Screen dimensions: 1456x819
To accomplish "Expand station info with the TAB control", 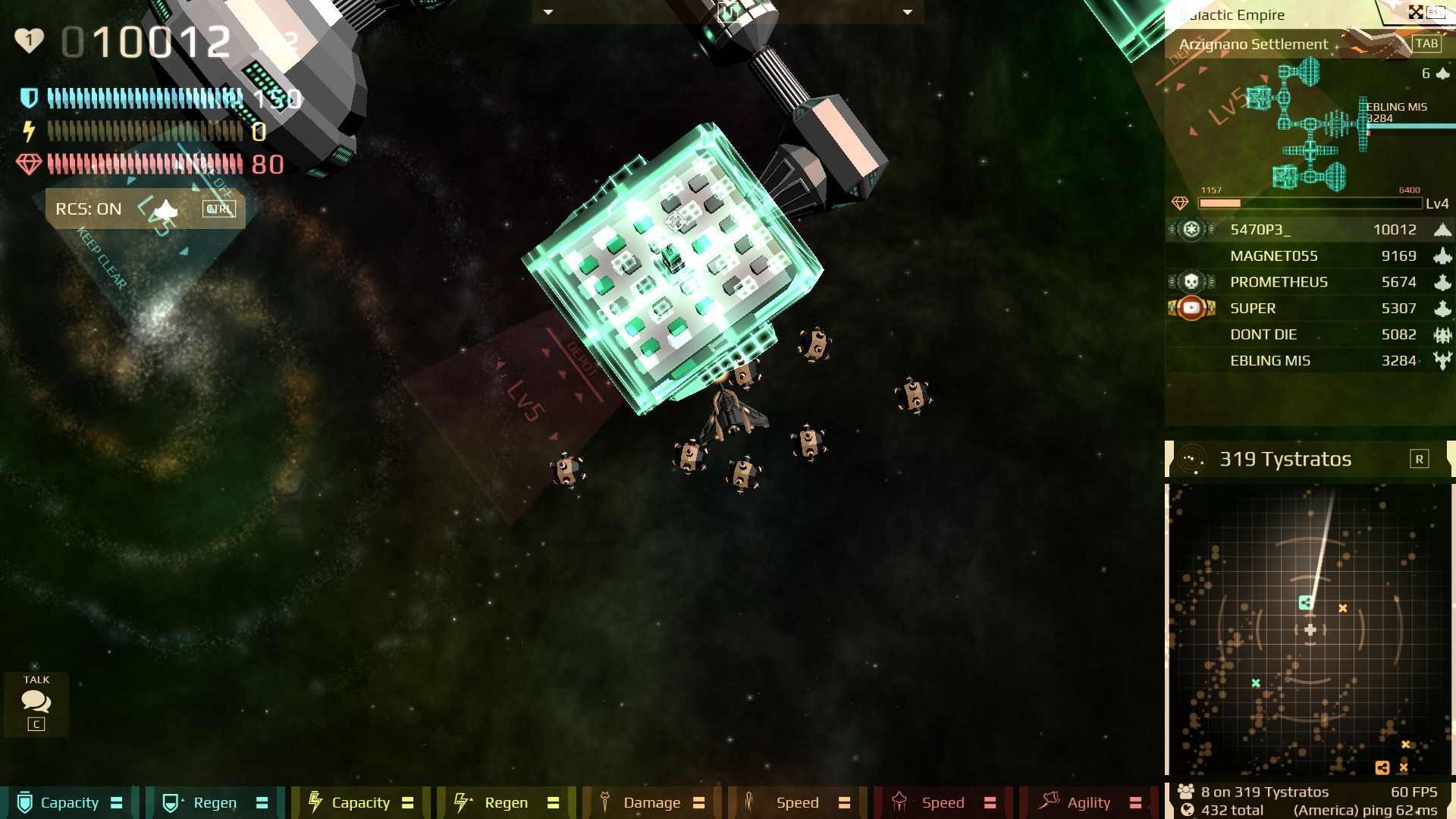I will point(1428,44).
